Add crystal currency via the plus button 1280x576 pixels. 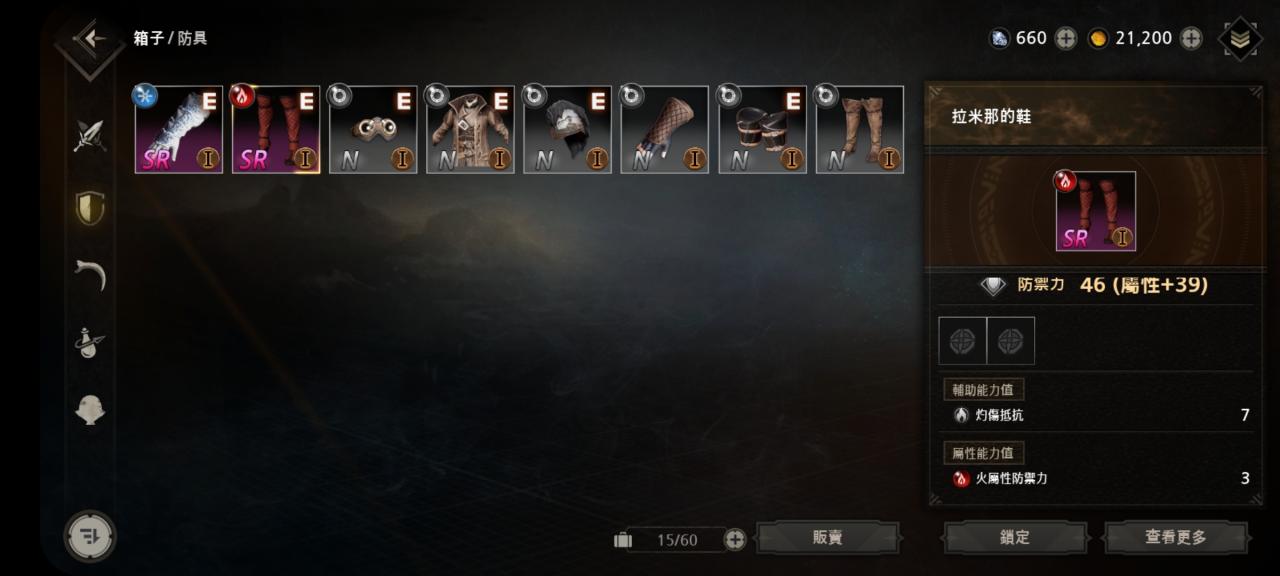pos(1066,38)
